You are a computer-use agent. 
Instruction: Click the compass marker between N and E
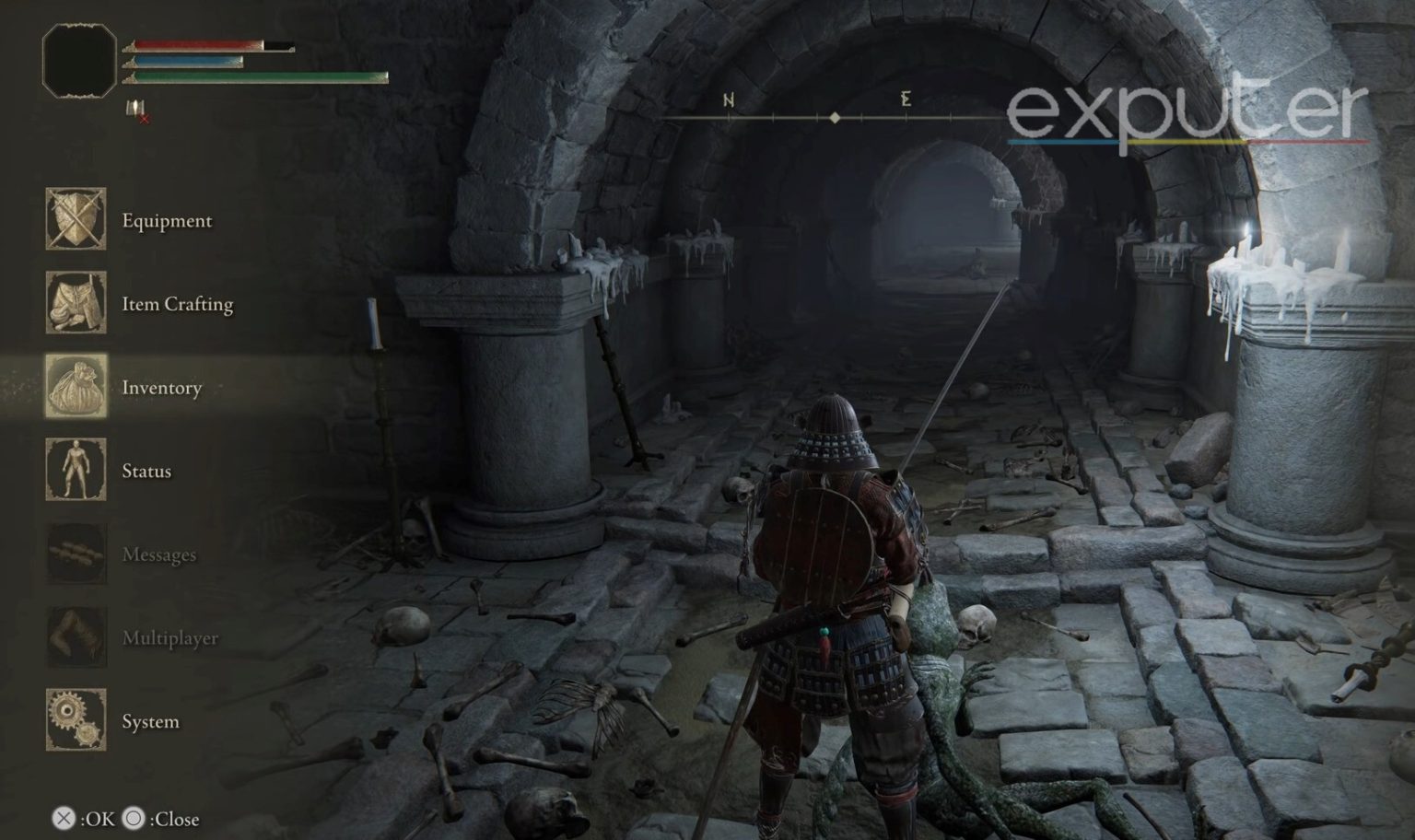tap(834, 116)
